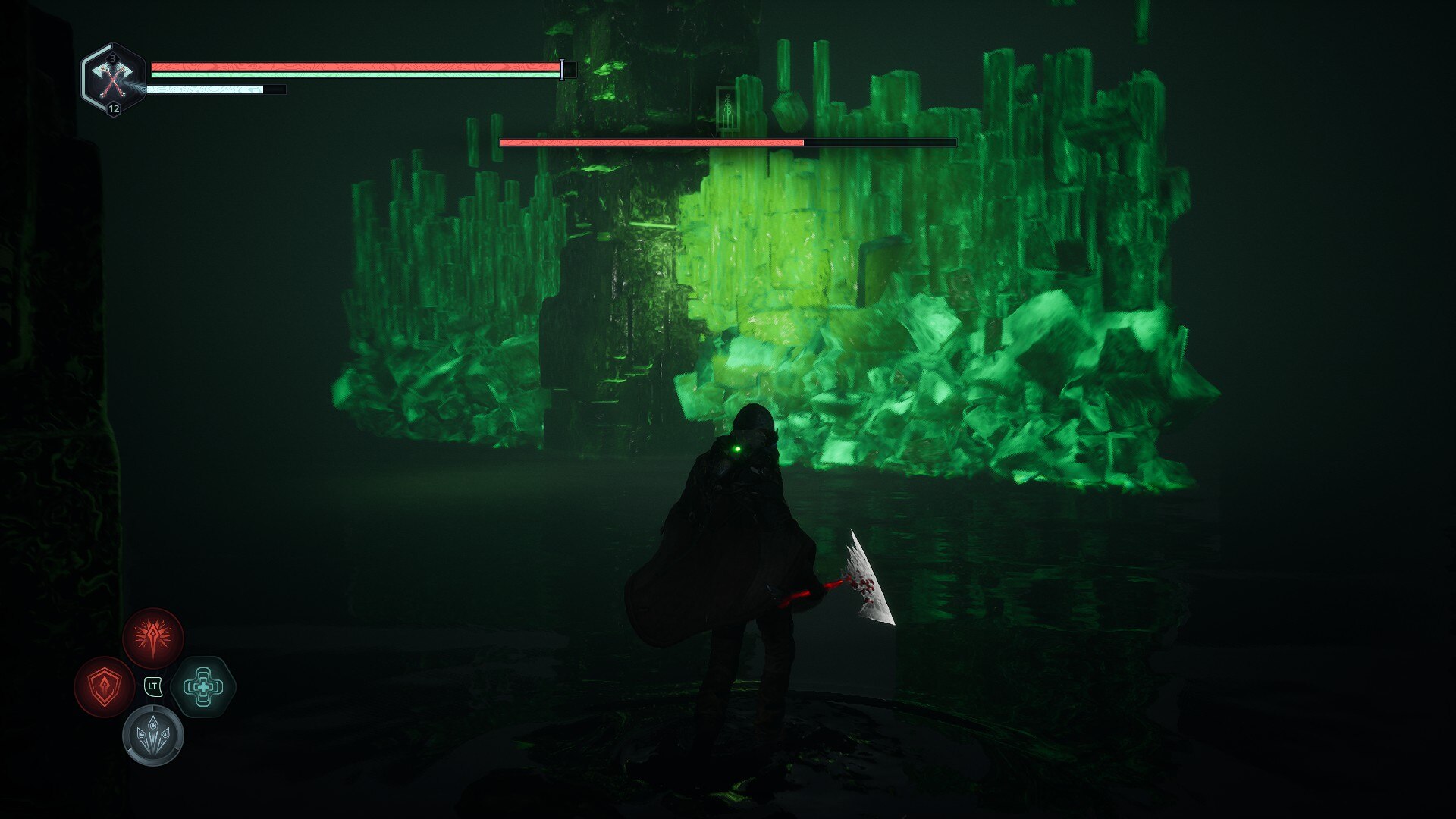Activate the grey feather shards ability
Image resolution: width=1456 pixels, height=819 pixels.
click(153, 736)
